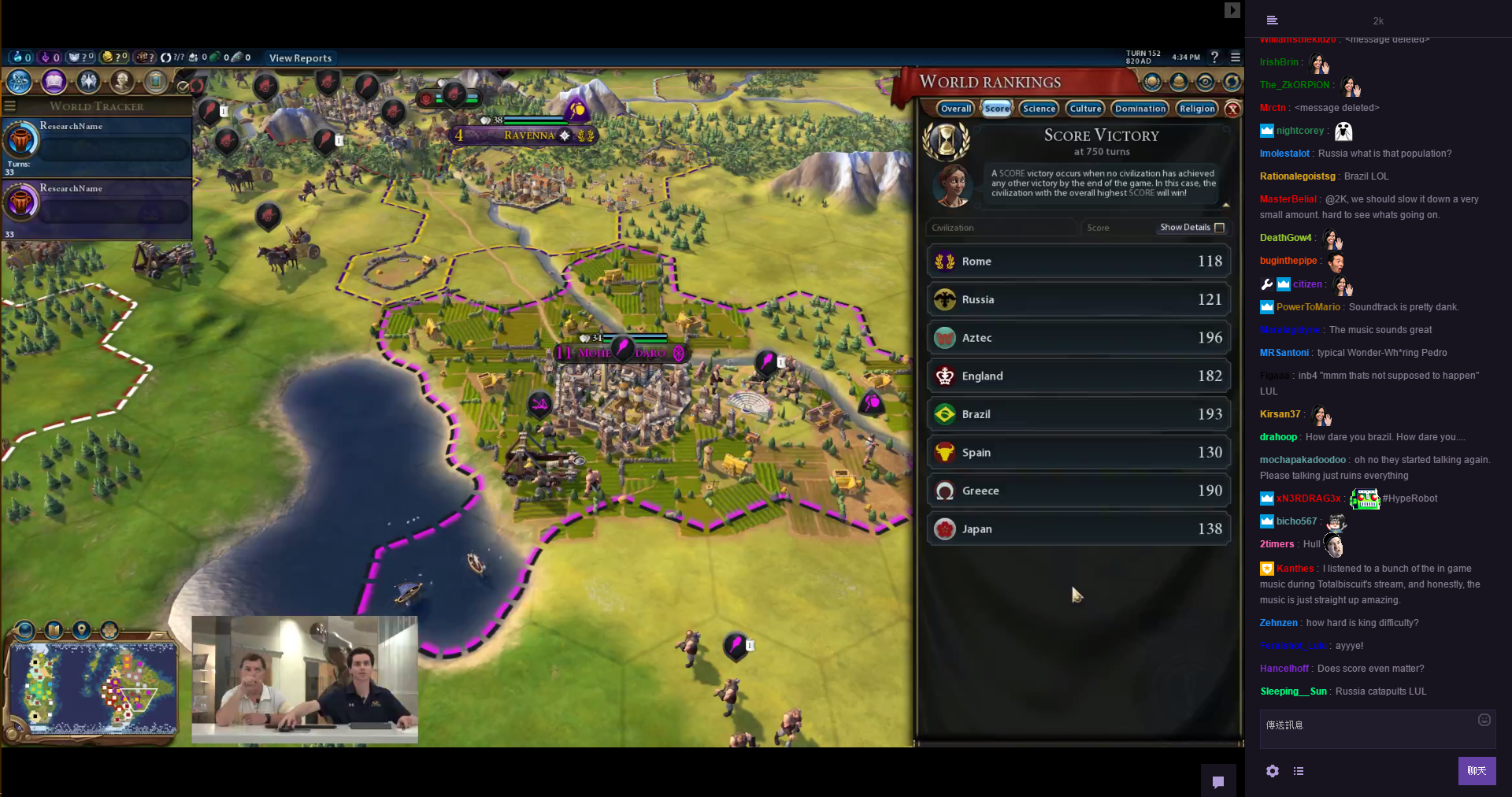Select the Japan ranking row
Screen dimensions: 1512x797
point(1078,529)
